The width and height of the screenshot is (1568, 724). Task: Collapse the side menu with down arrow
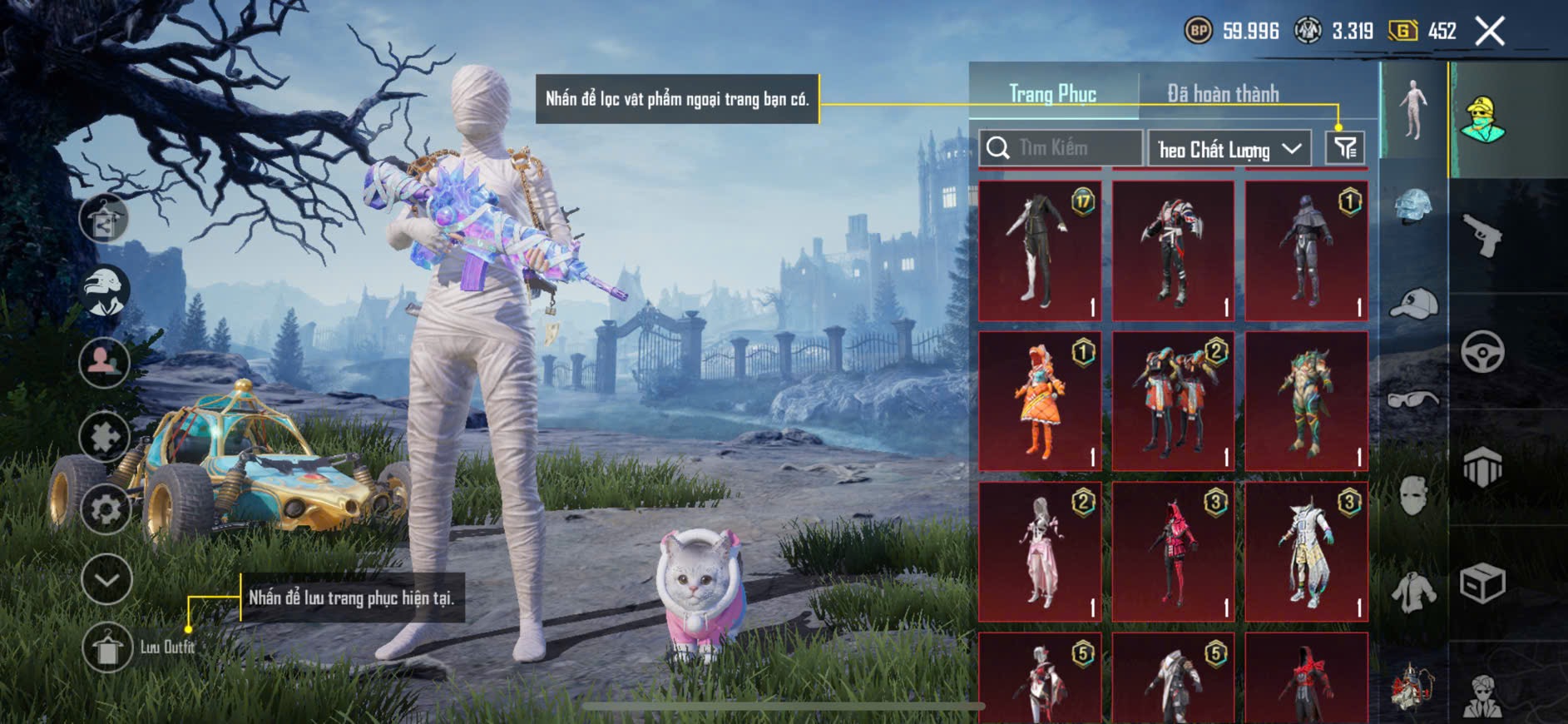106,579
